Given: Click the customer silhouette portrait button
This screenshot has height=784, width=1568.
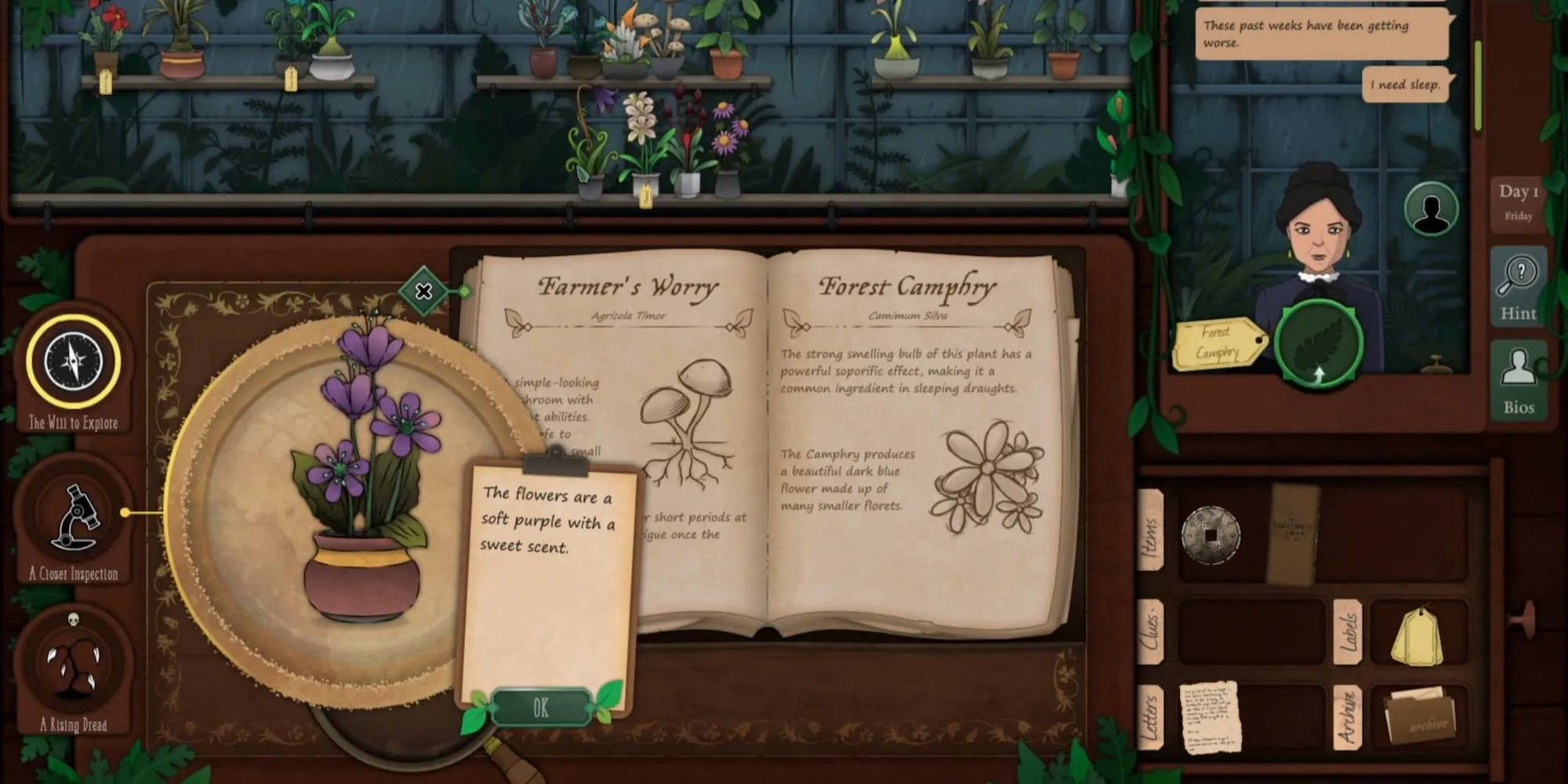Looking at the screenshot, I should click(x=1431, y=209).
